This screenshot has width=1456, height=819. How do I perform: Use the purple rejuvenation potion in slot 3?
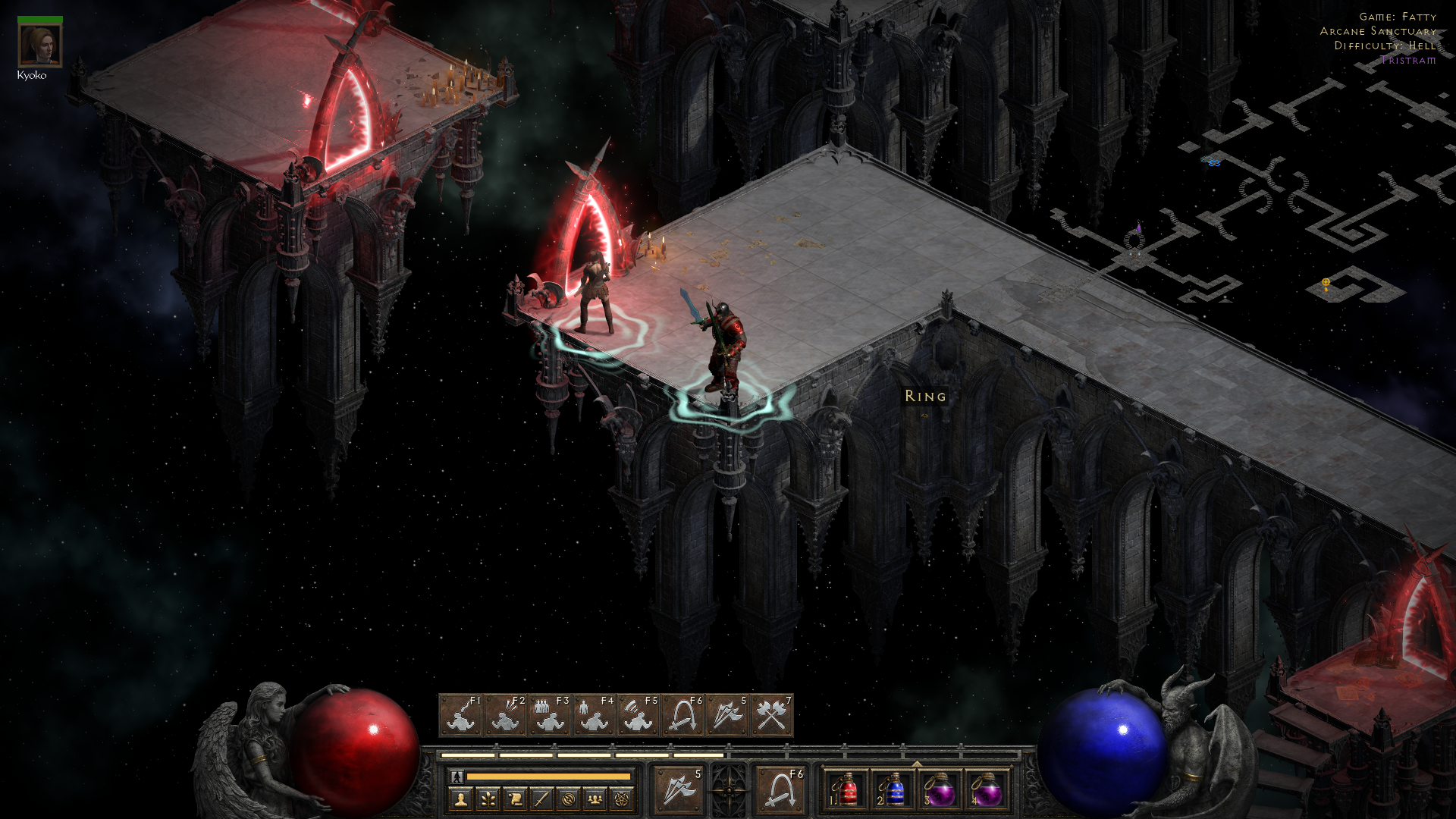[940, 790]
